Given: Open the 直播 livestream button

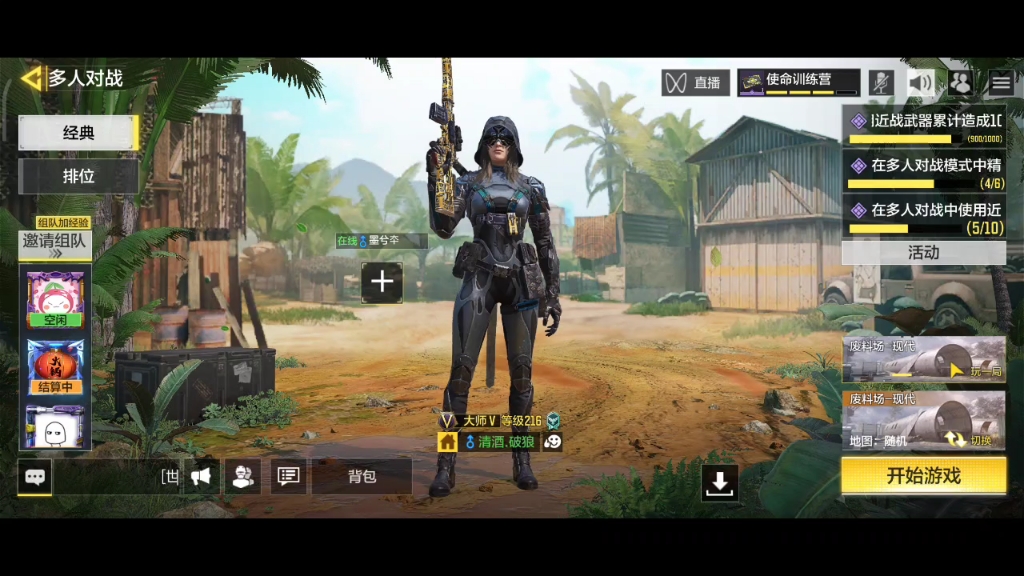Looking at the screenshot, I should [x=695, y=83].
